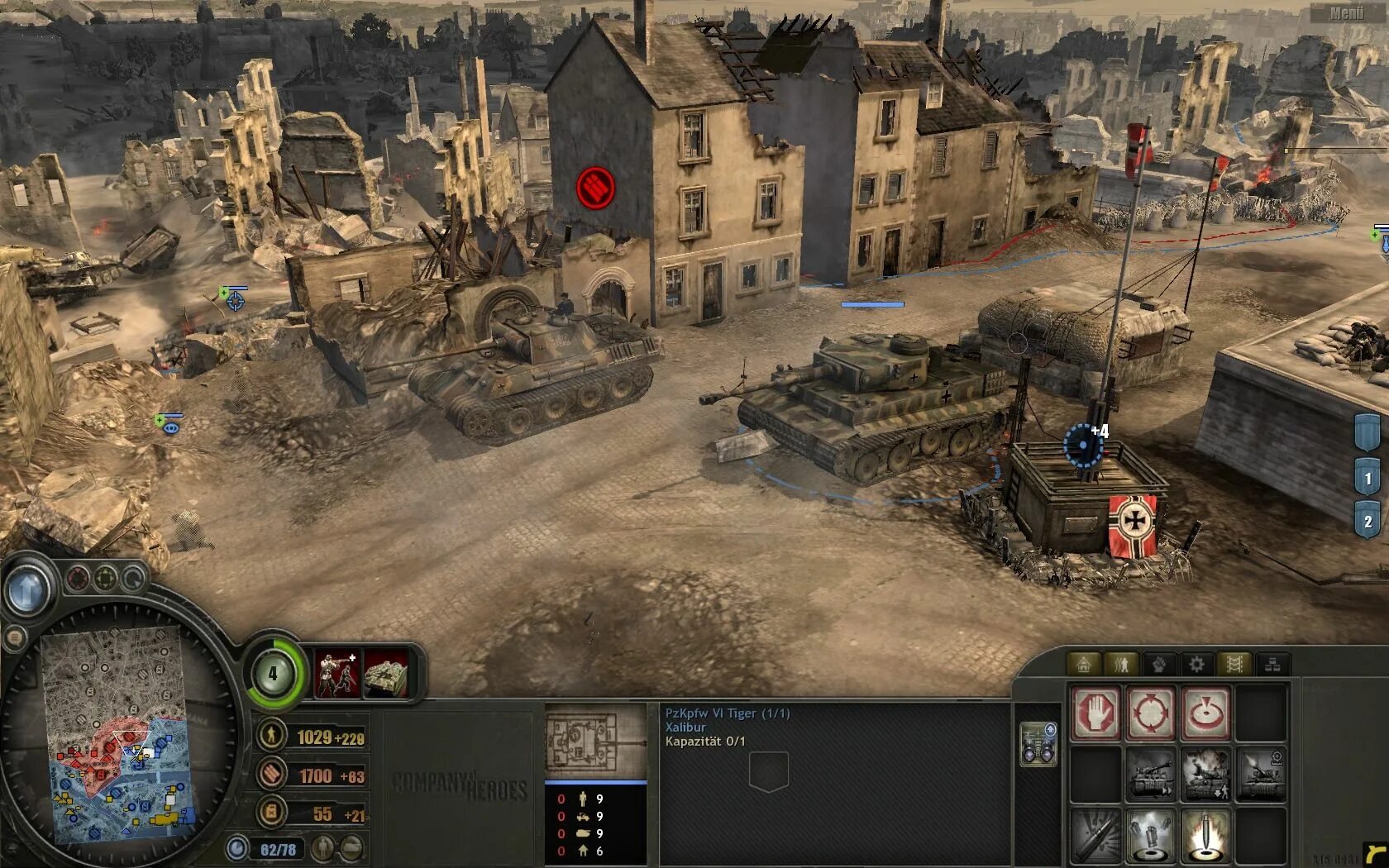Use the tank fast-forward speed ability
This screenshot has width=1389, height=868.
[x=1150, y=775]
